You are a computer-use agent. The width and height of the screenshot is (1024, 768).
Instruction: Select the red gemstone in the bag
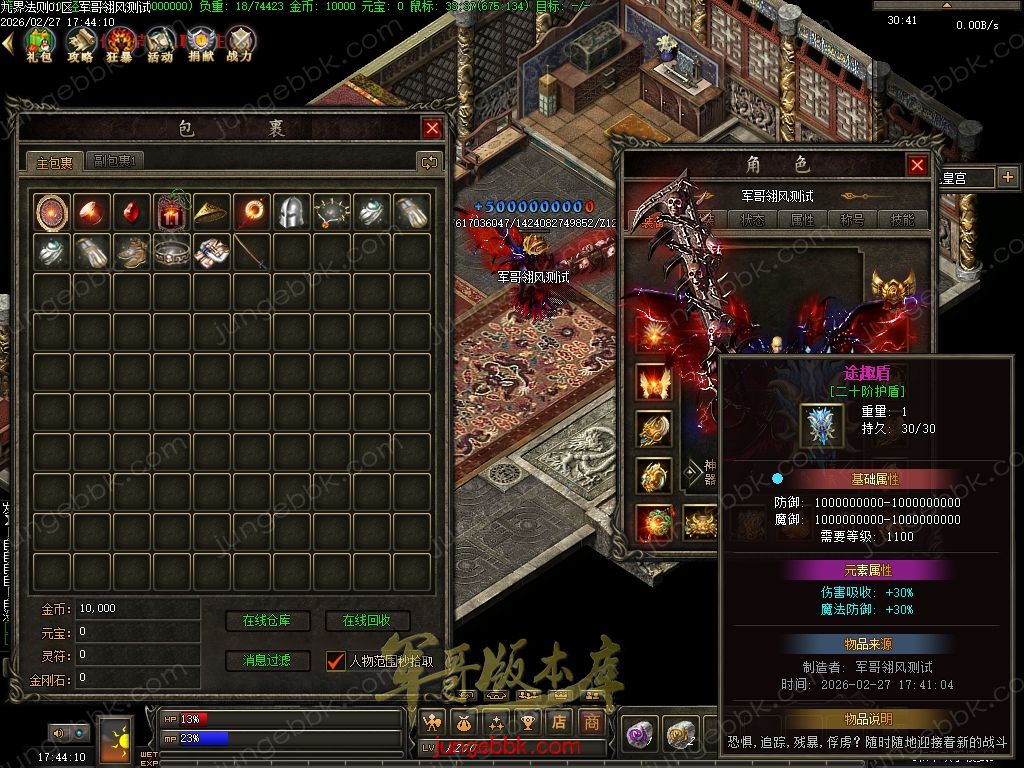click(131, 212)
